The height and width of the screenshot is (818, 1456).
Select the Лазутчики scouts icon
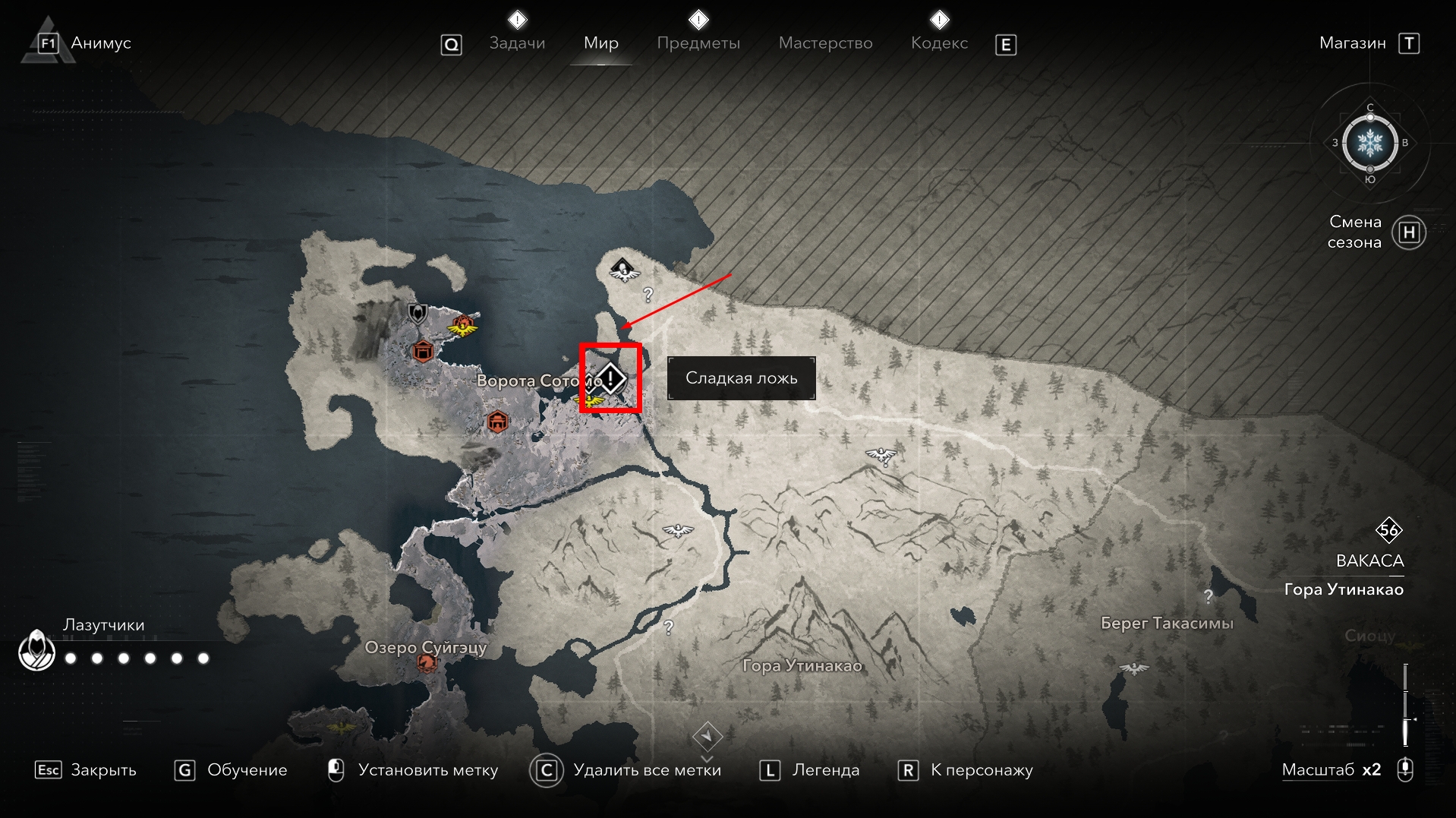[x=36, y=650]
